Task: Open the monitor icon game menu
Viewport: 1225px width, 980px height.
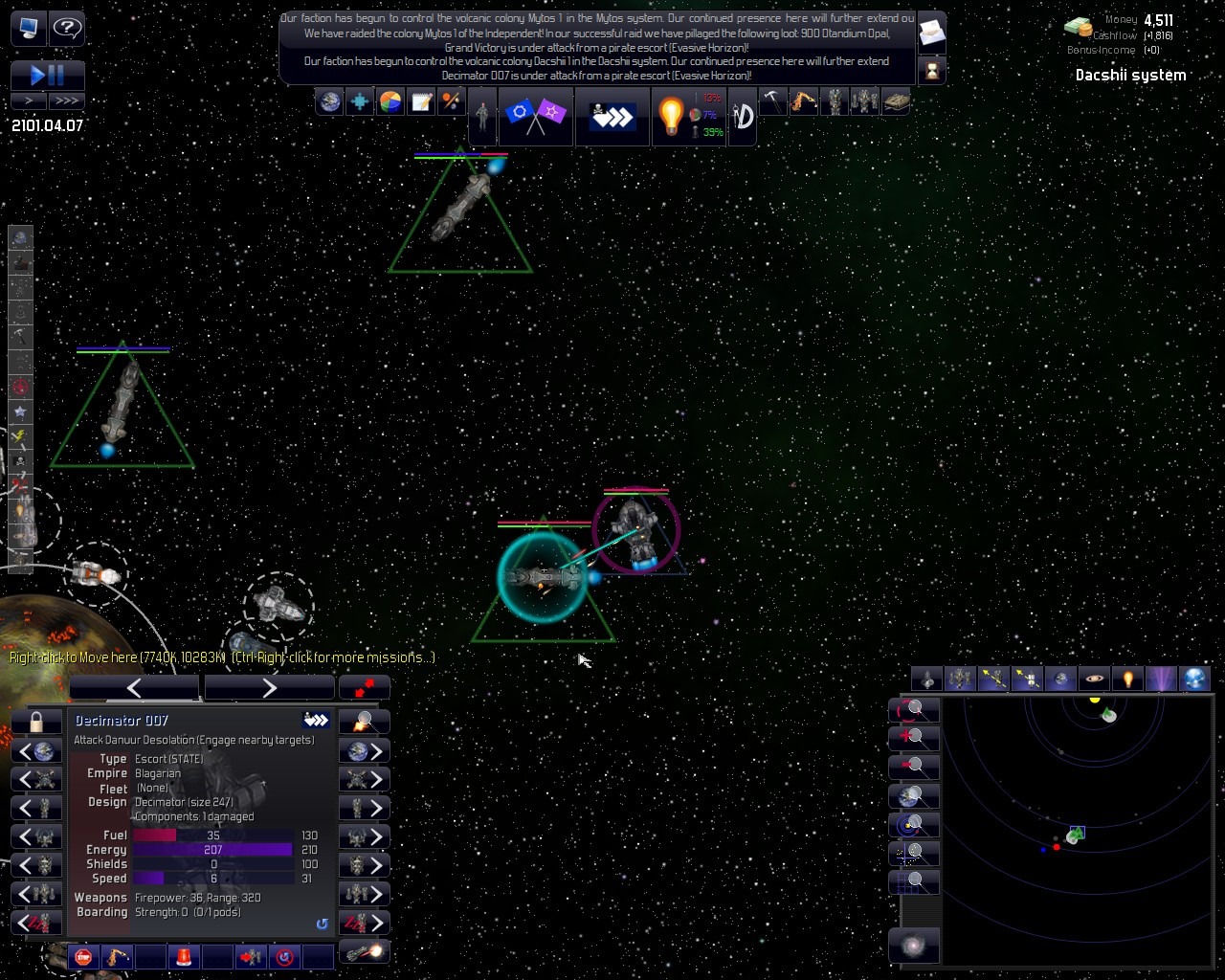Action: tap(29, 28)
